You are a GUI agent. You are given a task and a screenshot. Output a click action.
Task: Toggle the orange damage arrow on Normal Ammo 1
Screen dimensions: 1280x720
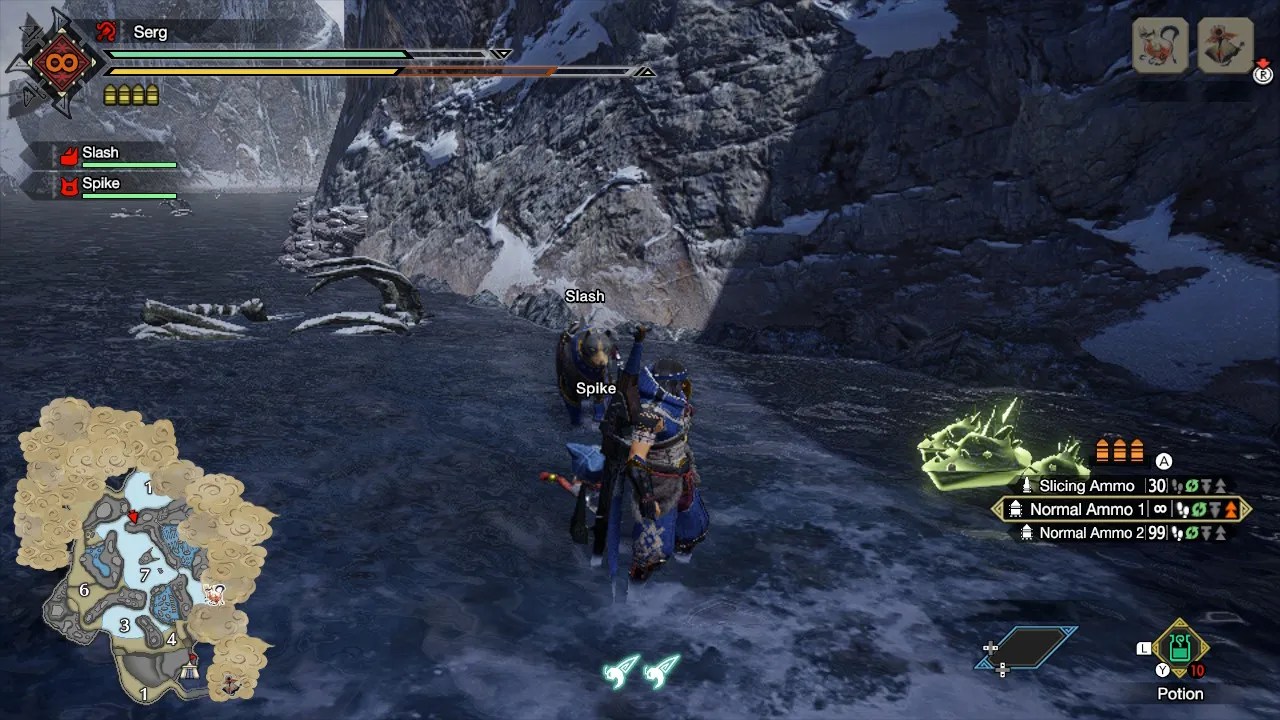coord(1230,509)
